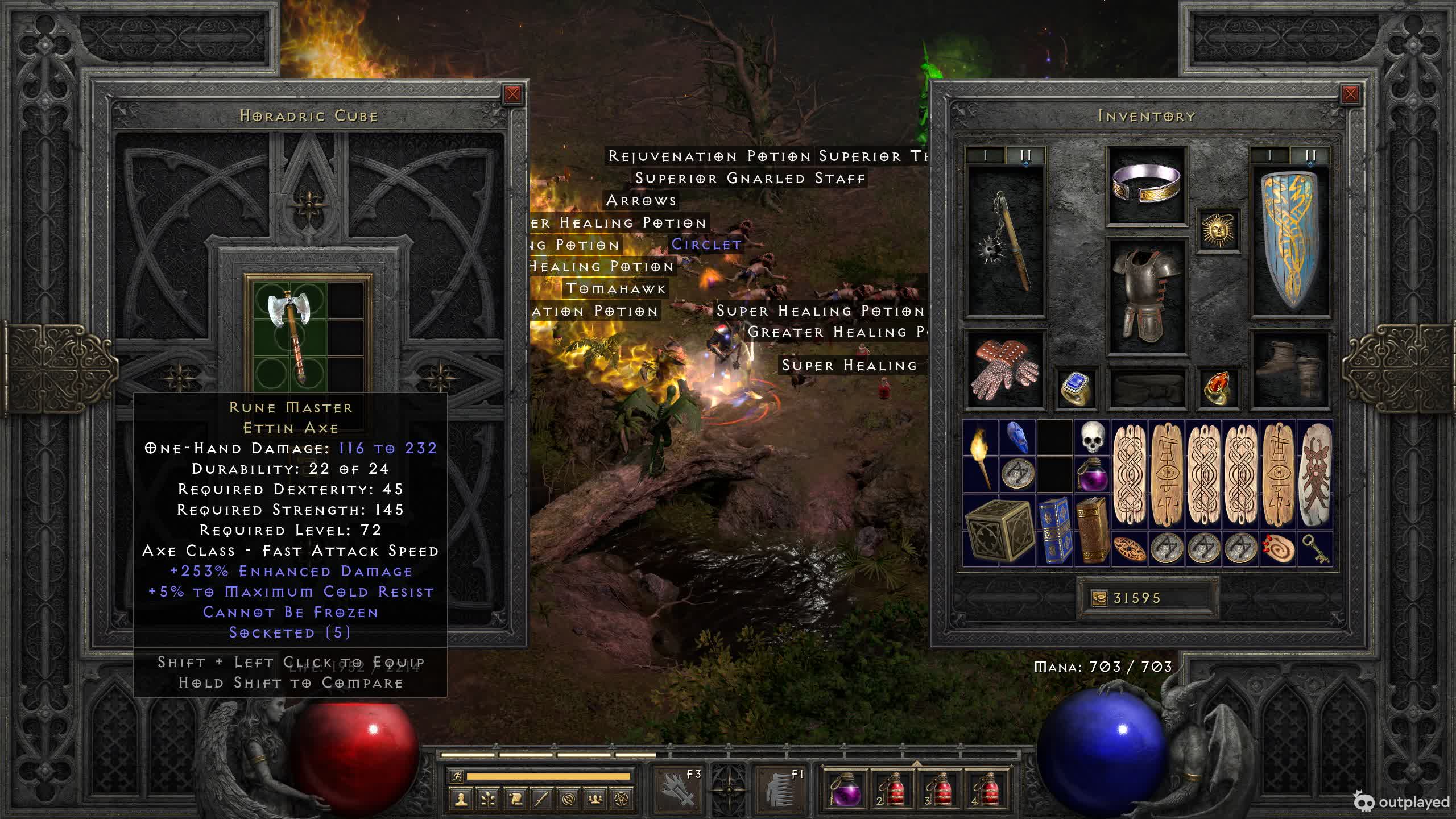Pick up the Horadric Cube item

tap(999, 530)
